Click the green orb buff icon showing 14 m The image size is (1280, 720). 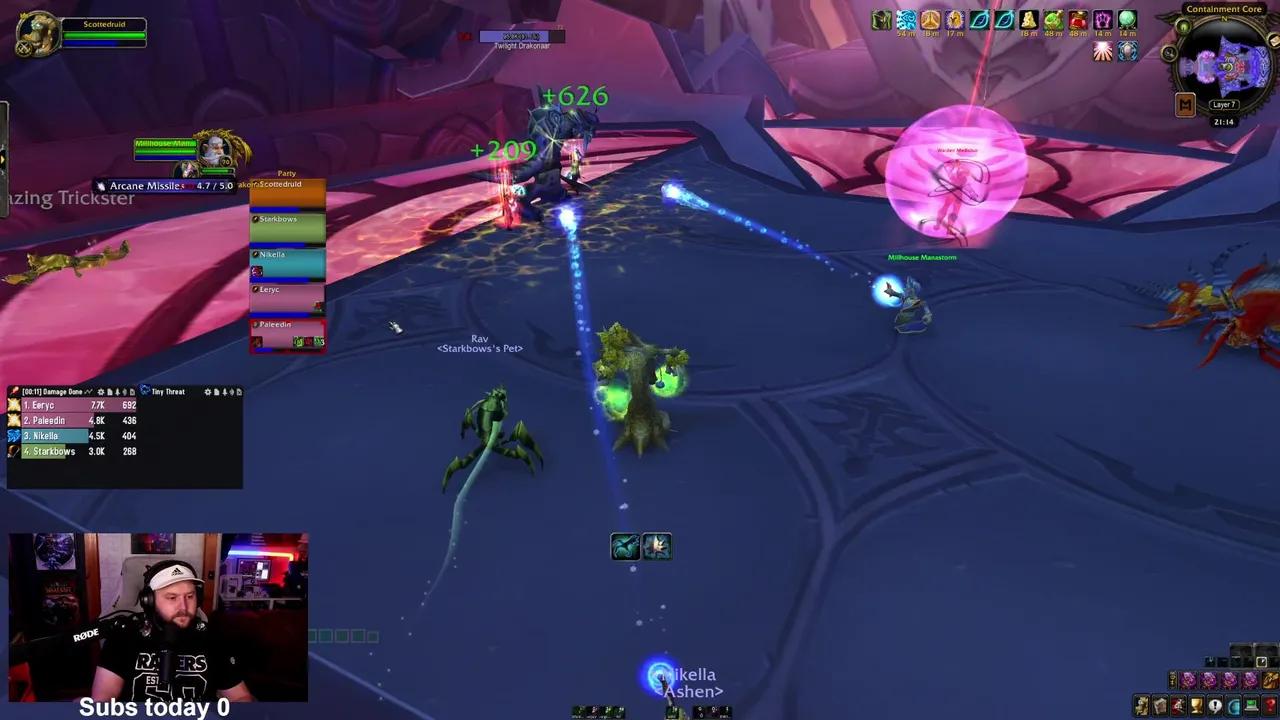point(1126,20)
